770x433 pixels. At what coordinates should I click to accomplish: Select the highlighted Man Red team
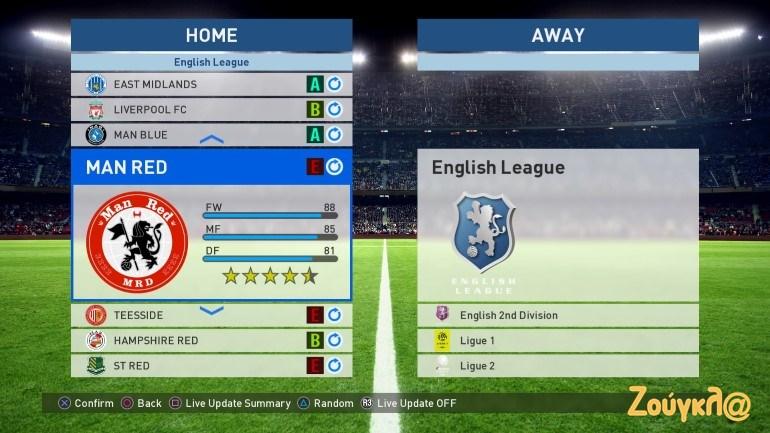tap(190, 167)
